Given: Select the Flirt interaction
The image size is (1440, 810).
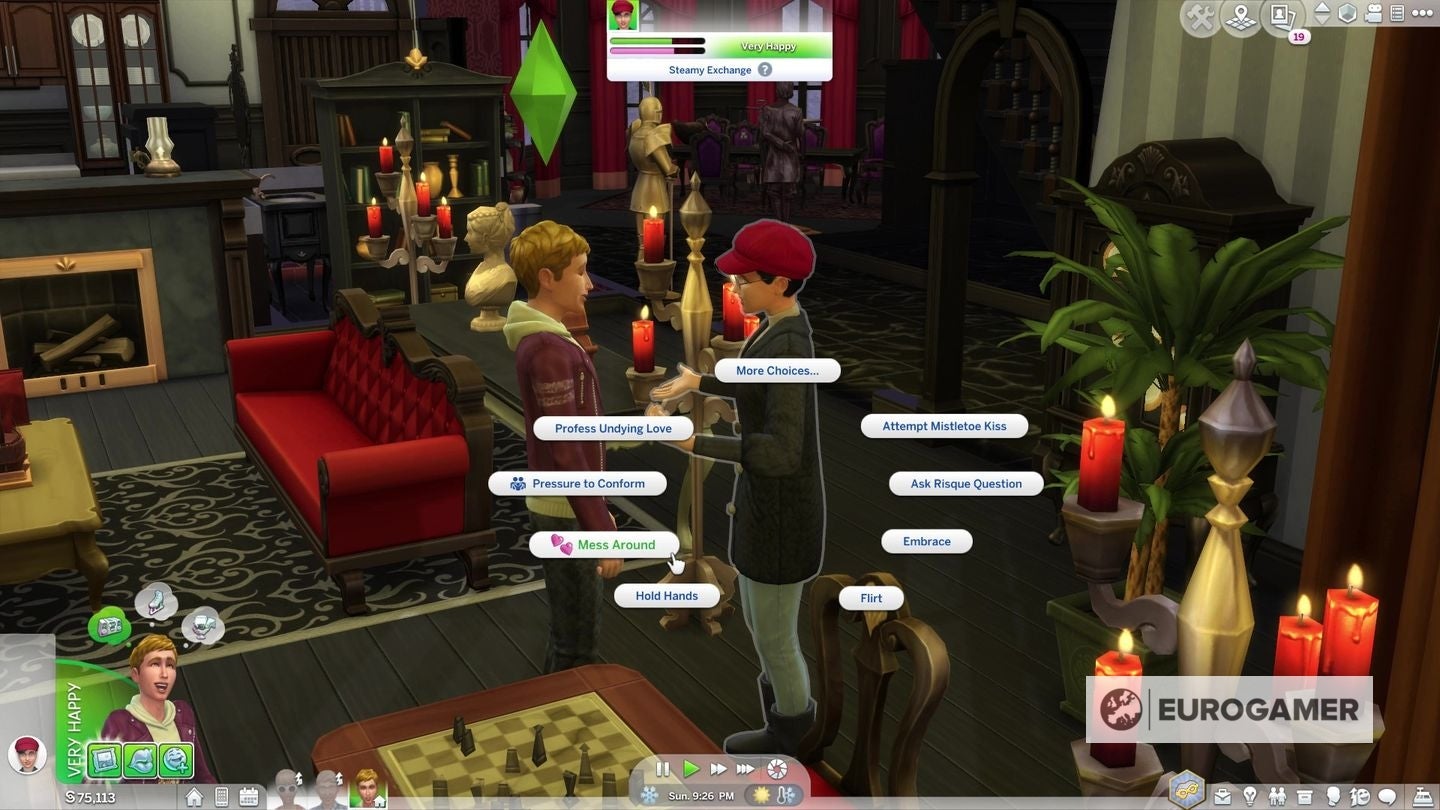Looking at the screenshot, I should coord(870,597).
